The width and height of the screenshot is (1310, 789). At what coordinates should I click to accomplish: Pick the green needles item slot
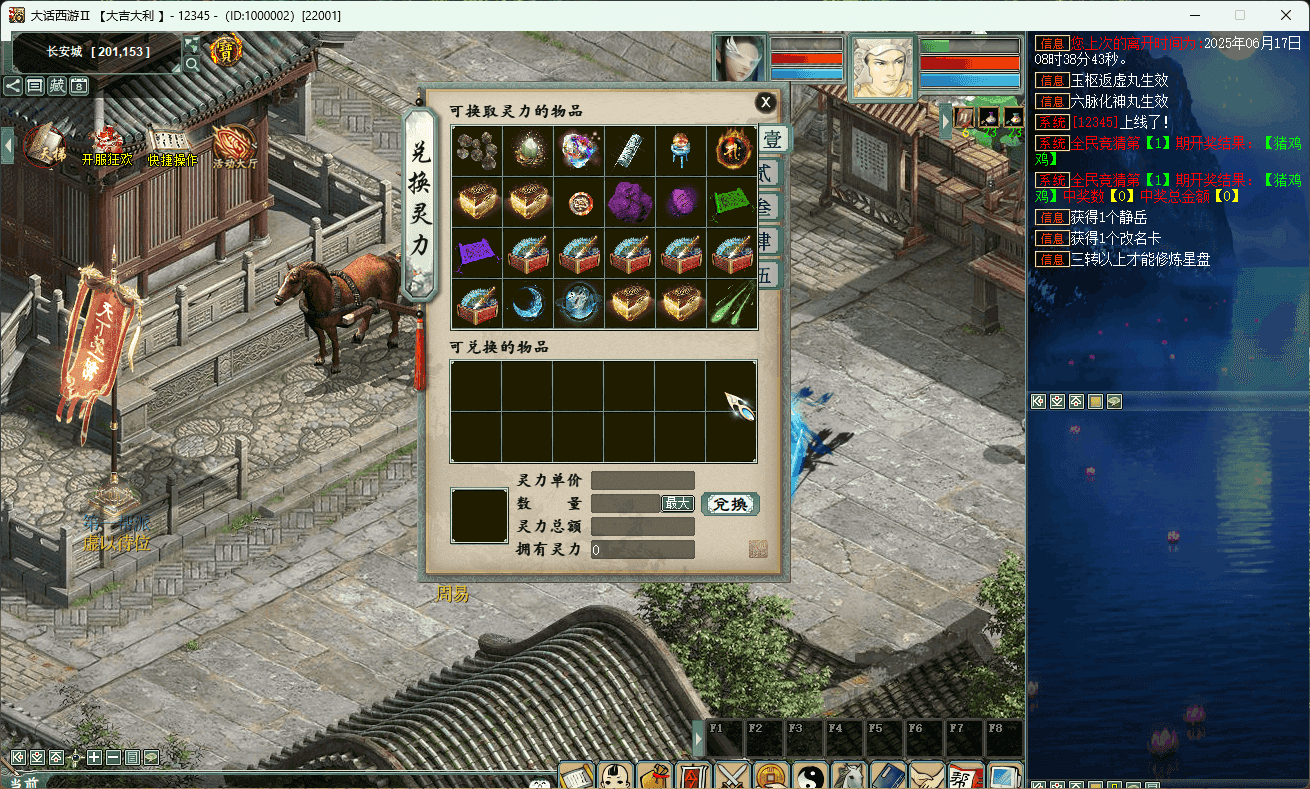(x=732, y=304)
